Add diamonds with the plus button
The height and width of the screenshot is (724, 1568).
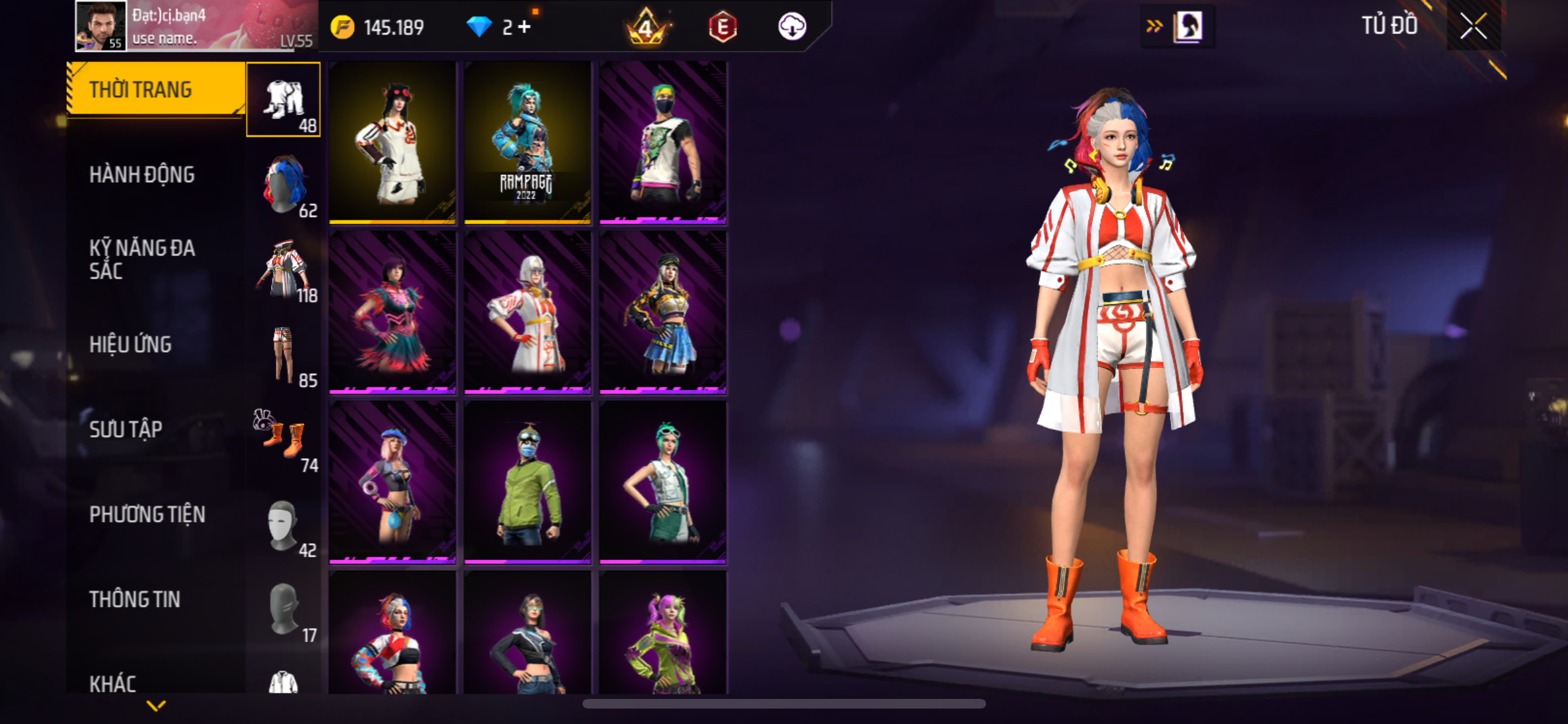(x=525, y=27)
